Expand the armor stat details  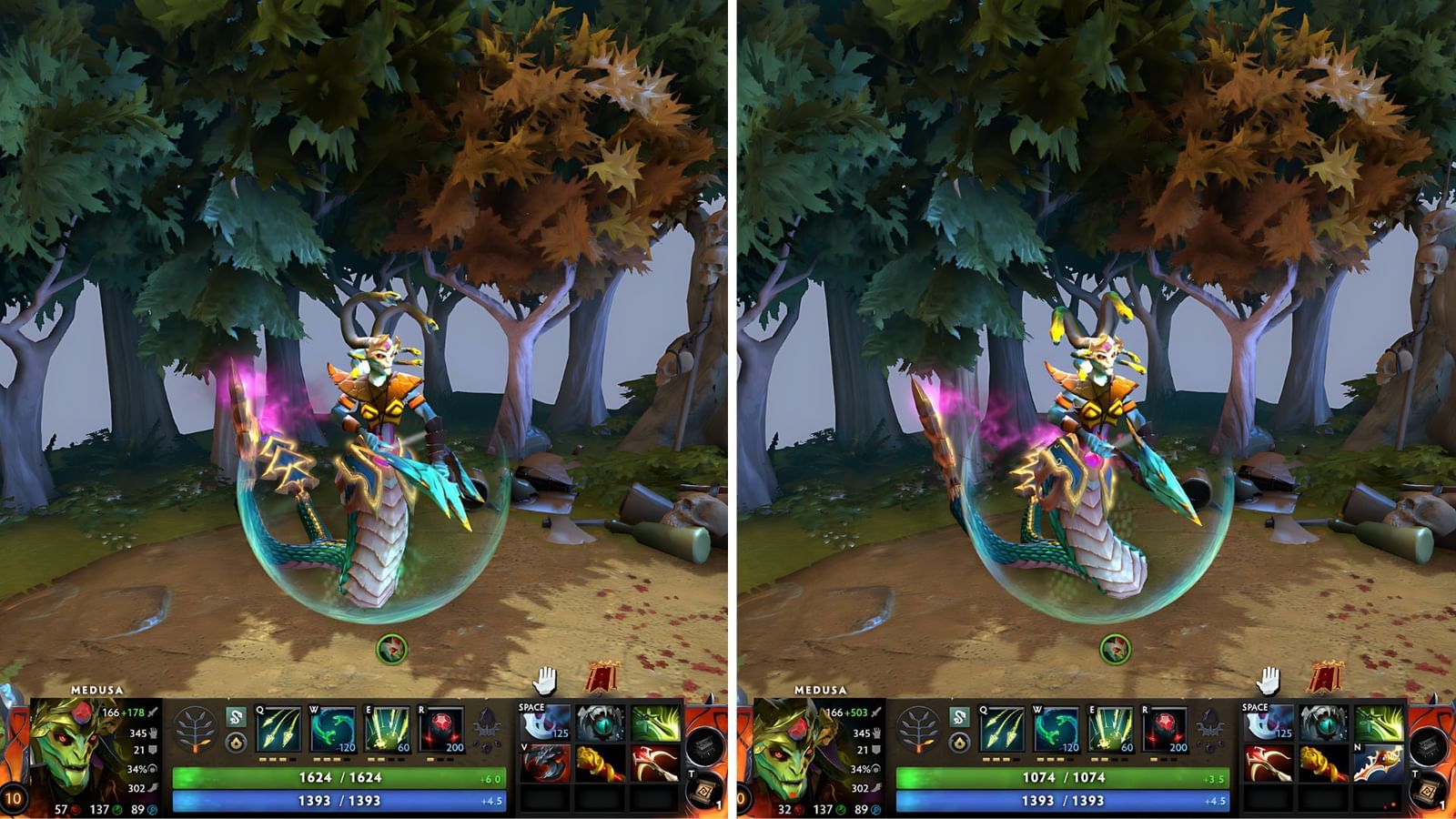(152, 750)
